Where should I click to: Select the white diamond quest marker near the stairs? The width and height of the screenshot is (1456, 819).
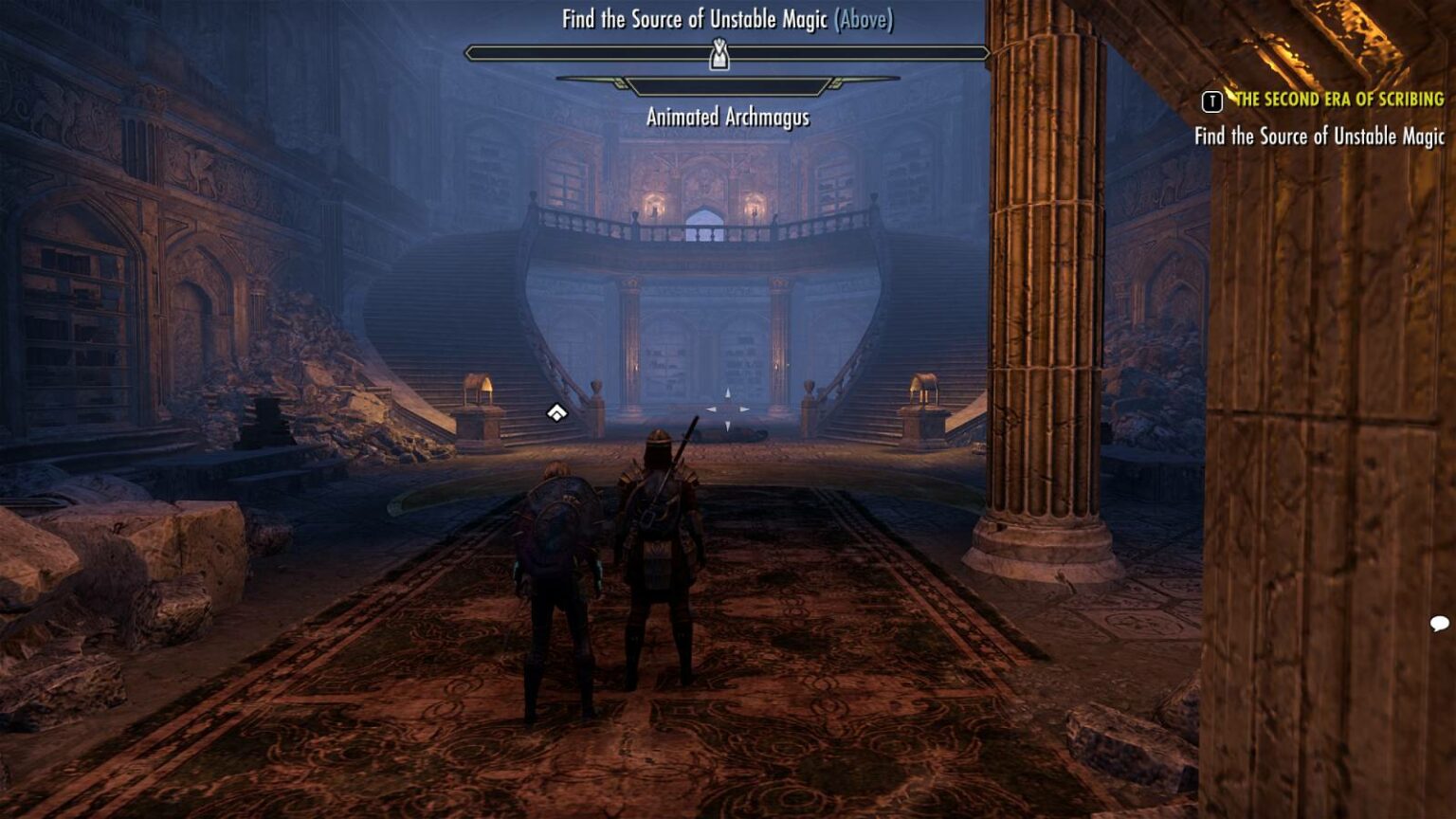coord(555,412)
